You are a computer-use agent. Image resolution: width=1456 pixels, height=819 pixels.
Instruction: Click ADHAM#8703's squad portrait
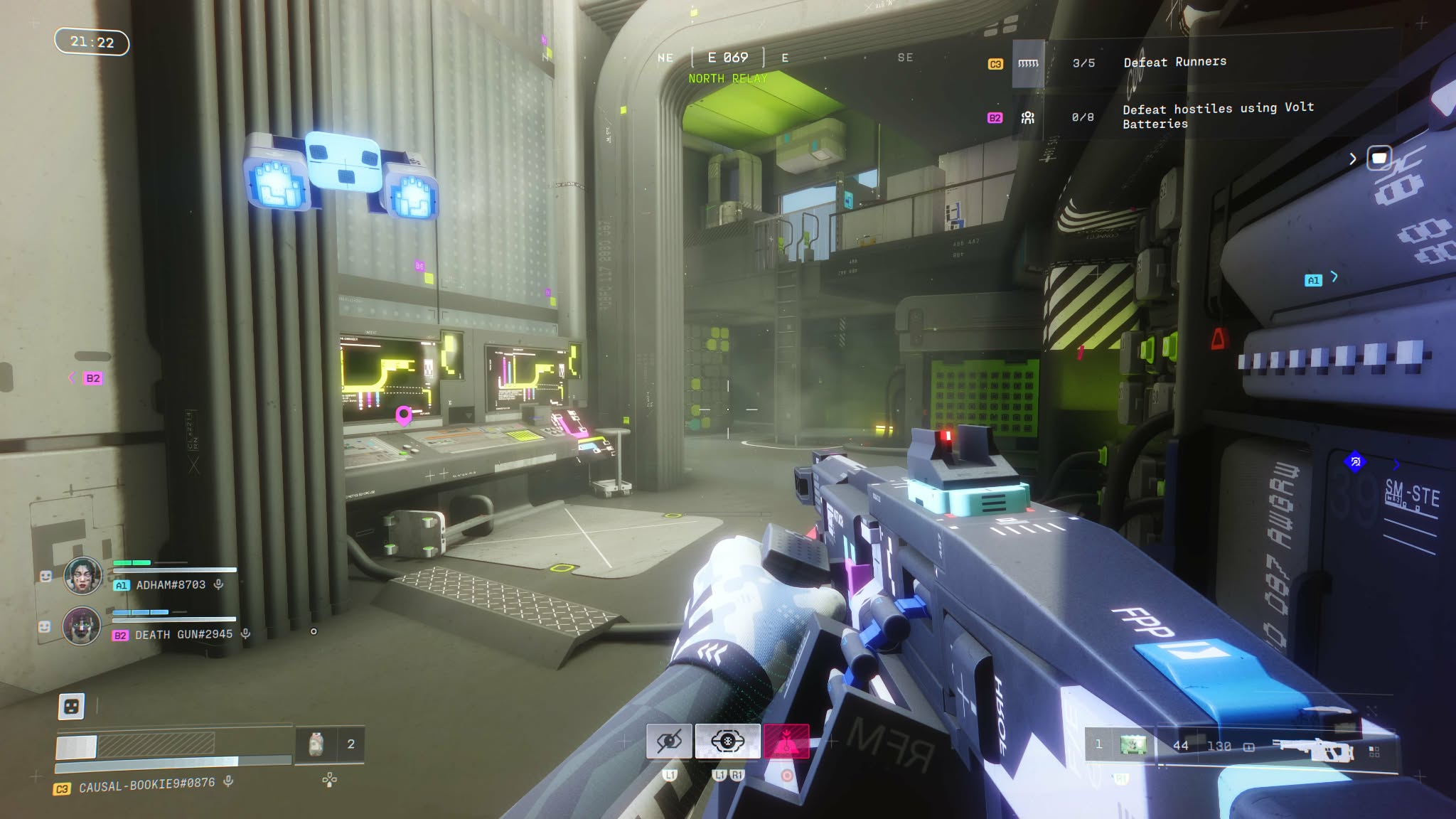click(82, 575)
